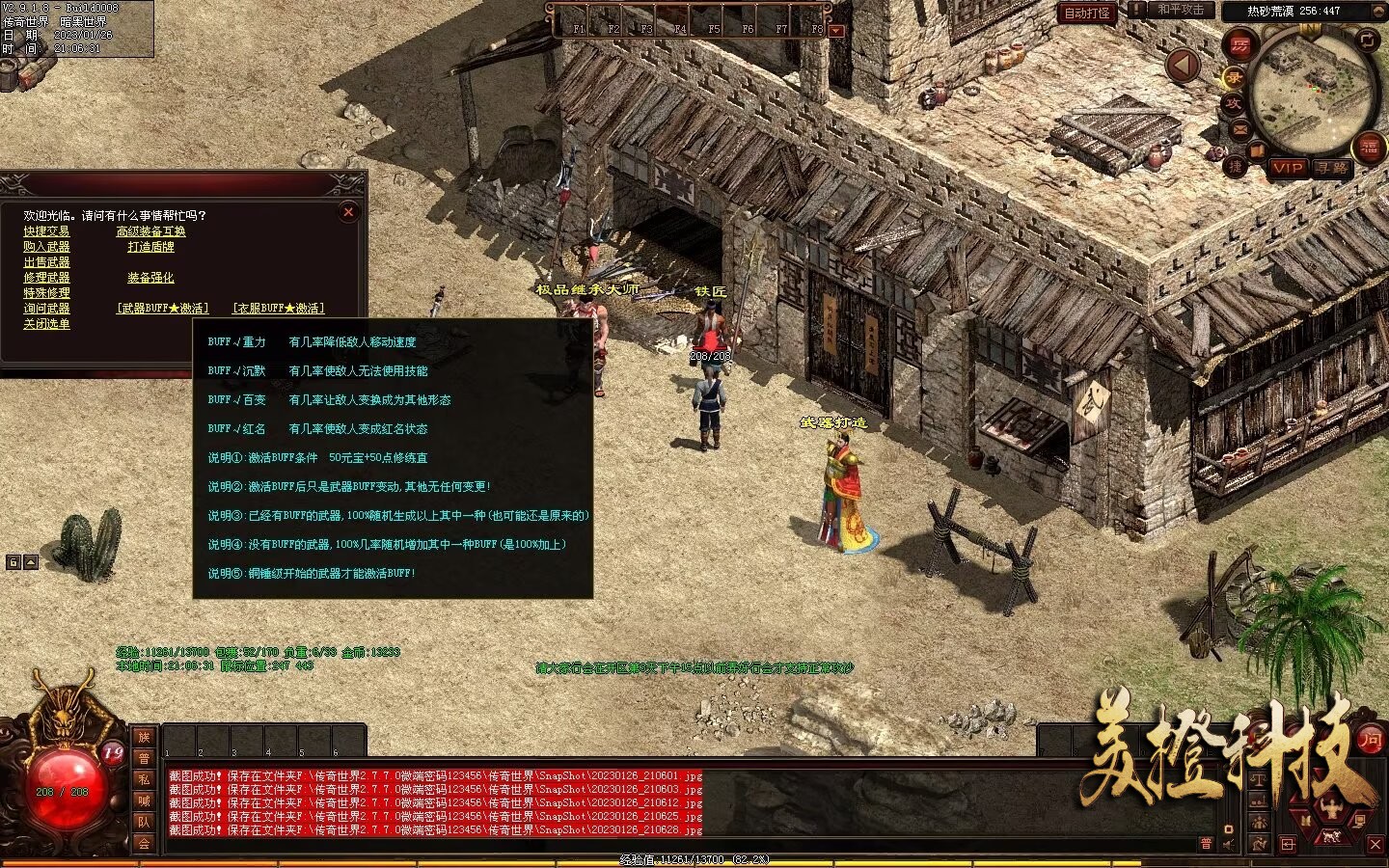Click the chevron on the 热砂荒漠 location bar
Screen dimensions: 1389x868
[x=1378, y=11]
